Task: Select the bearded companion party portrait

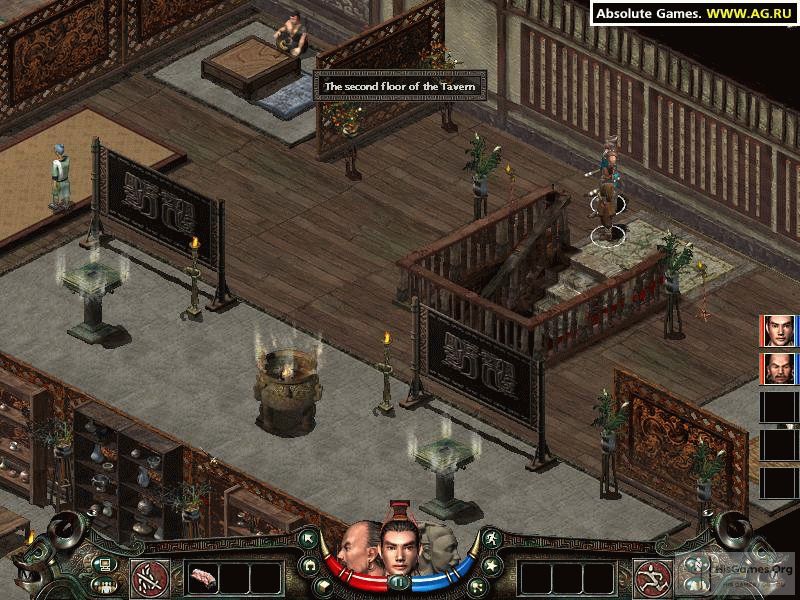Action: click(x=778, y=369)
